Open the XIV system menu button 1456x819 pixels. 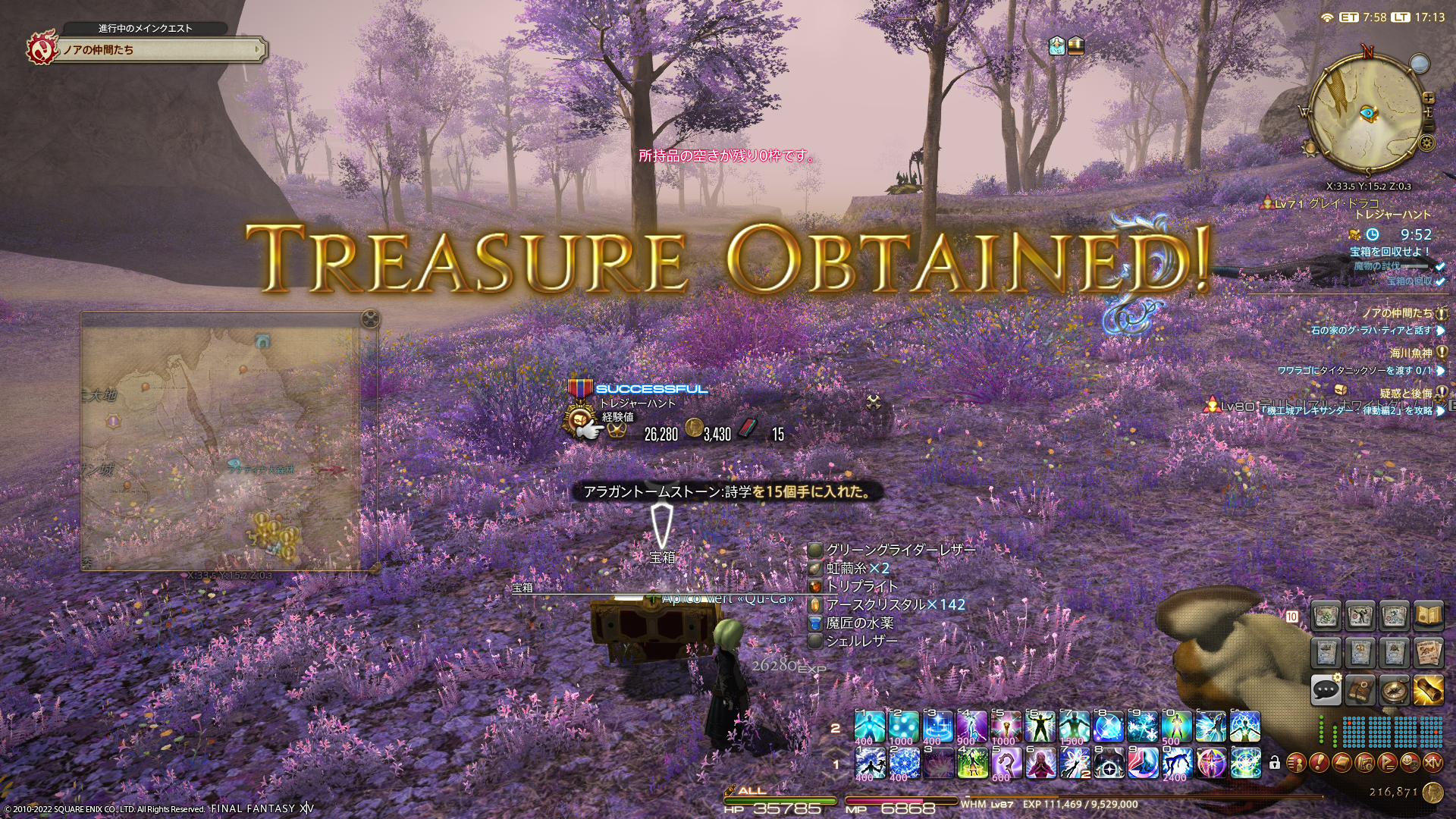click(1432, 761)
